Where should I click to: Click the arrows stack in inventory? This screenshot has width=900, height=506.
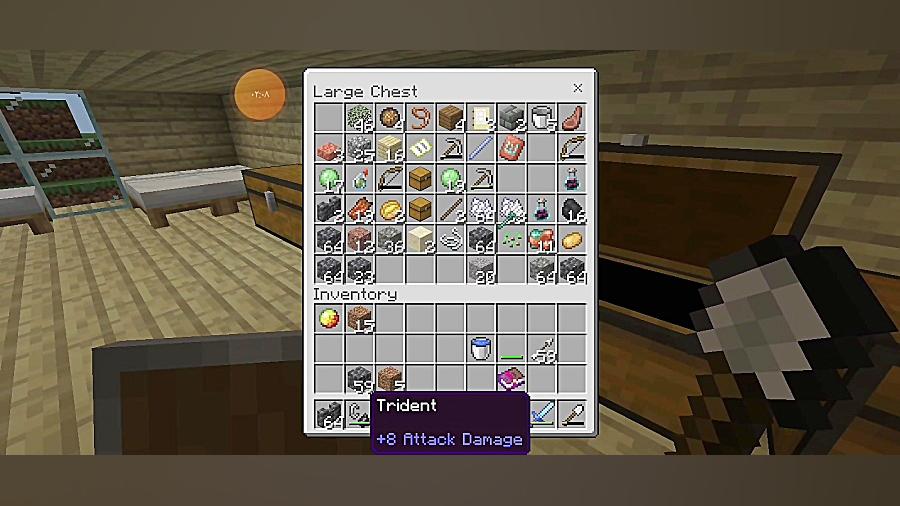pyautogui.click(x=542, y=349)
